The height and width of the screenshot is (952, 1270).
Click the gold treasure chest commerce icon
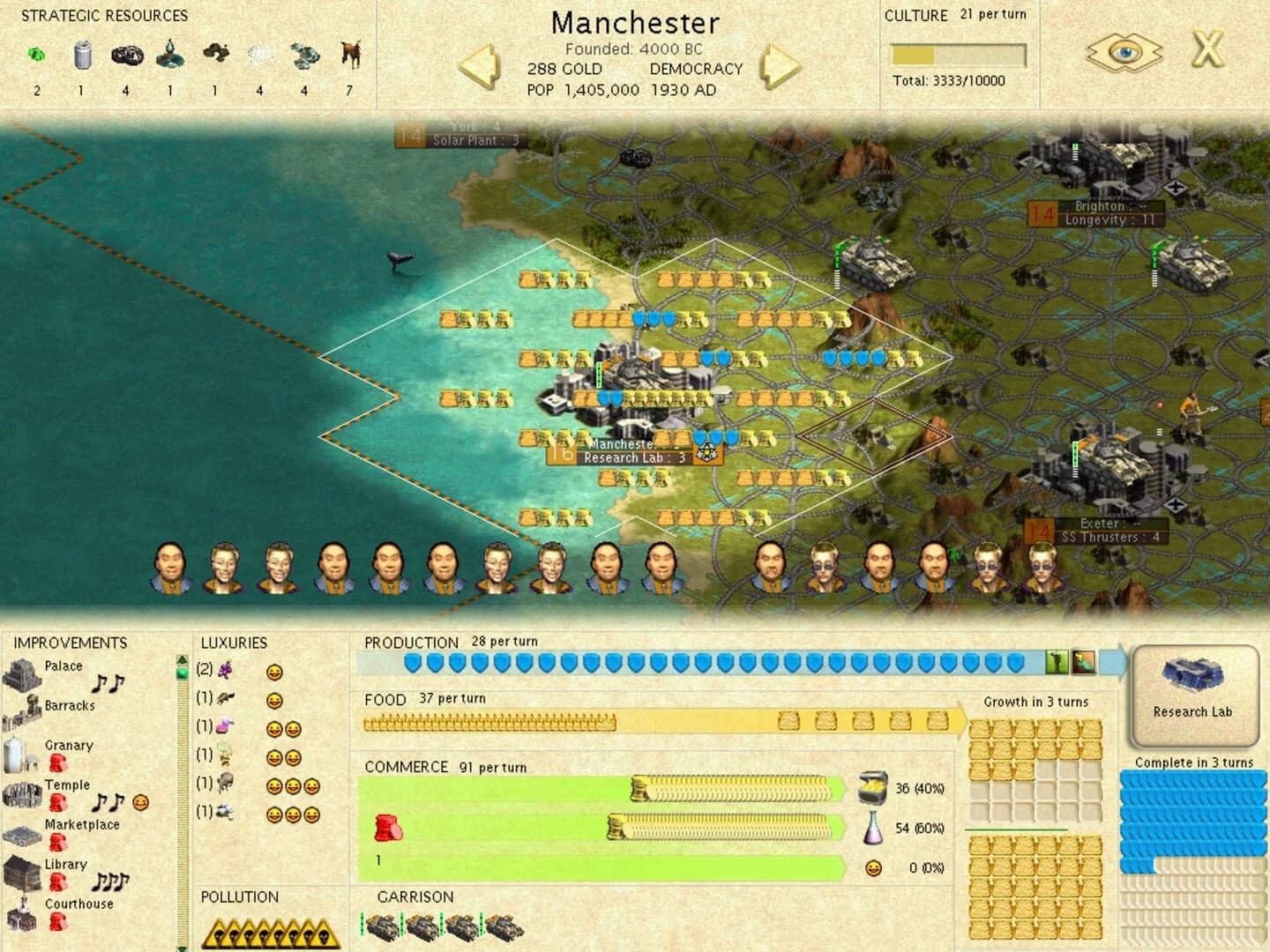[874, 788]
